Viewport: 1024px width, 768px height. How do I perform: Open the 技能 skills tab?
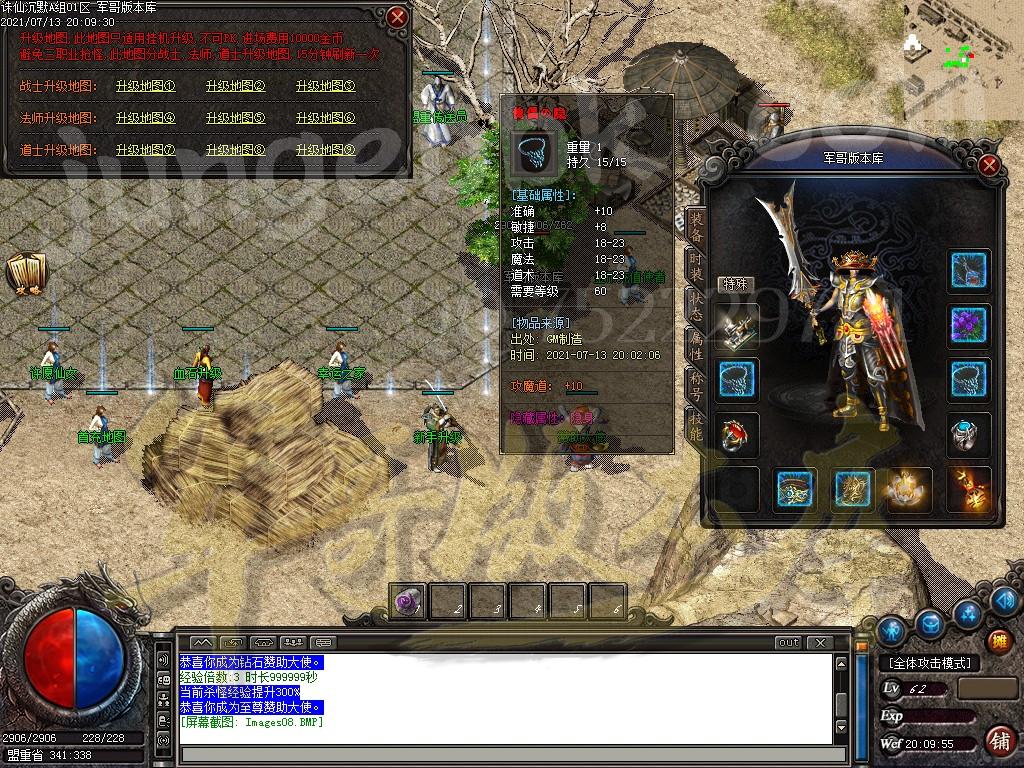coord(696,424)
